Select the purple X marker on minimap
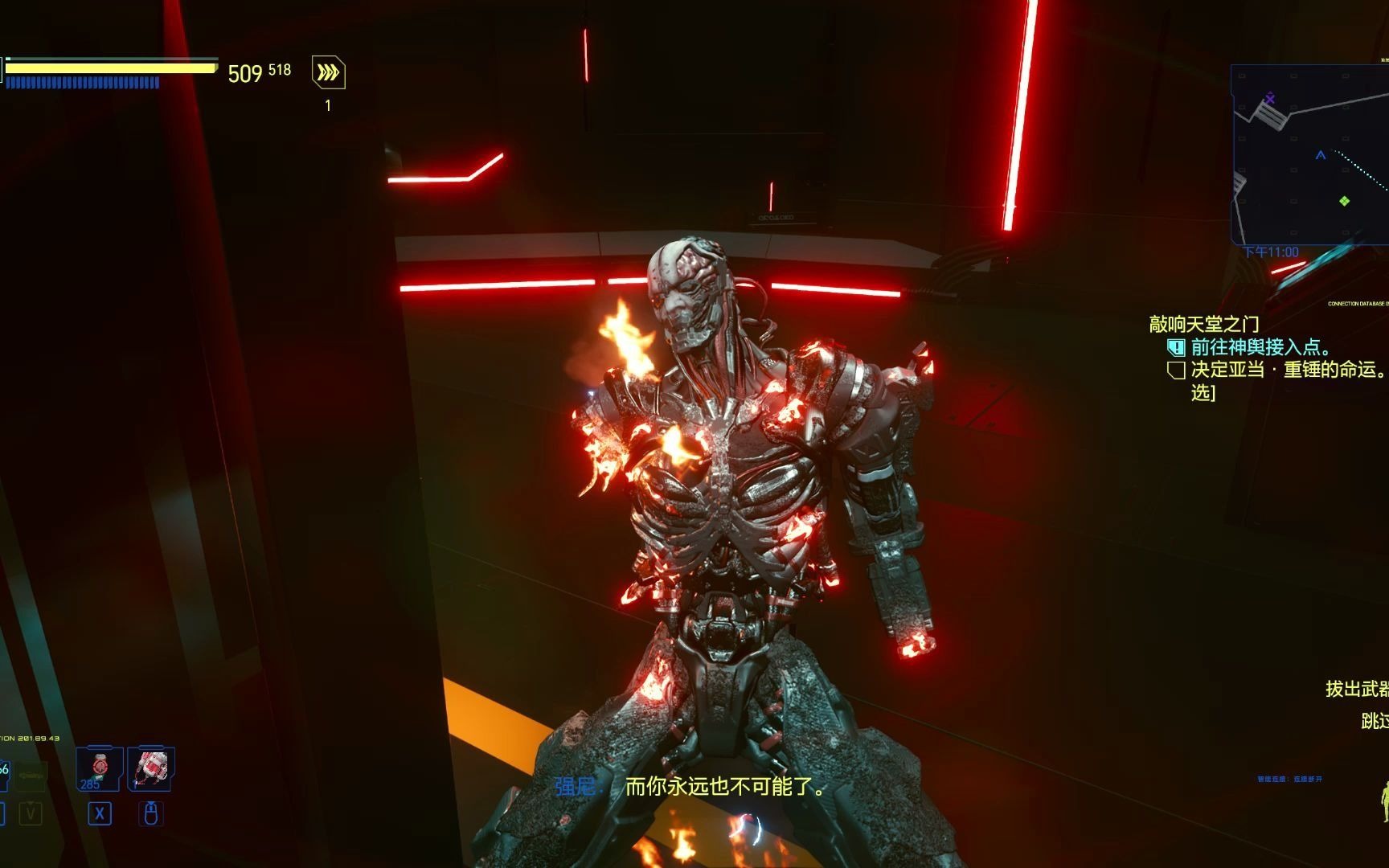1389x868 pixels. click(x=1270, y=99)
